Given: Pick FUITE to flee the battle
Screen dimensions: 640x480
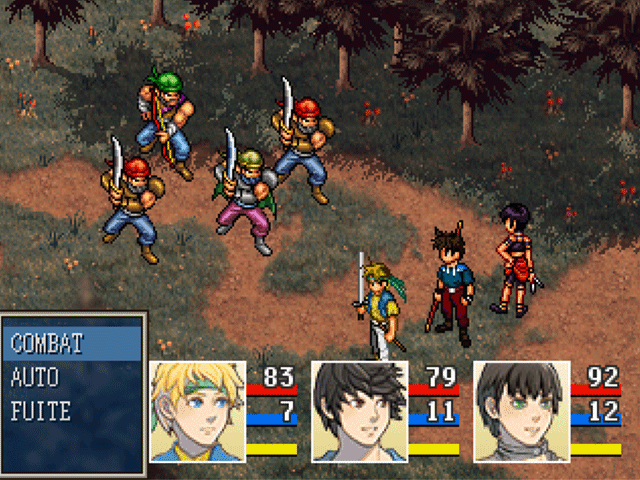Looking at the screenshot, I should pyautogui.click(x=40, y=411).
